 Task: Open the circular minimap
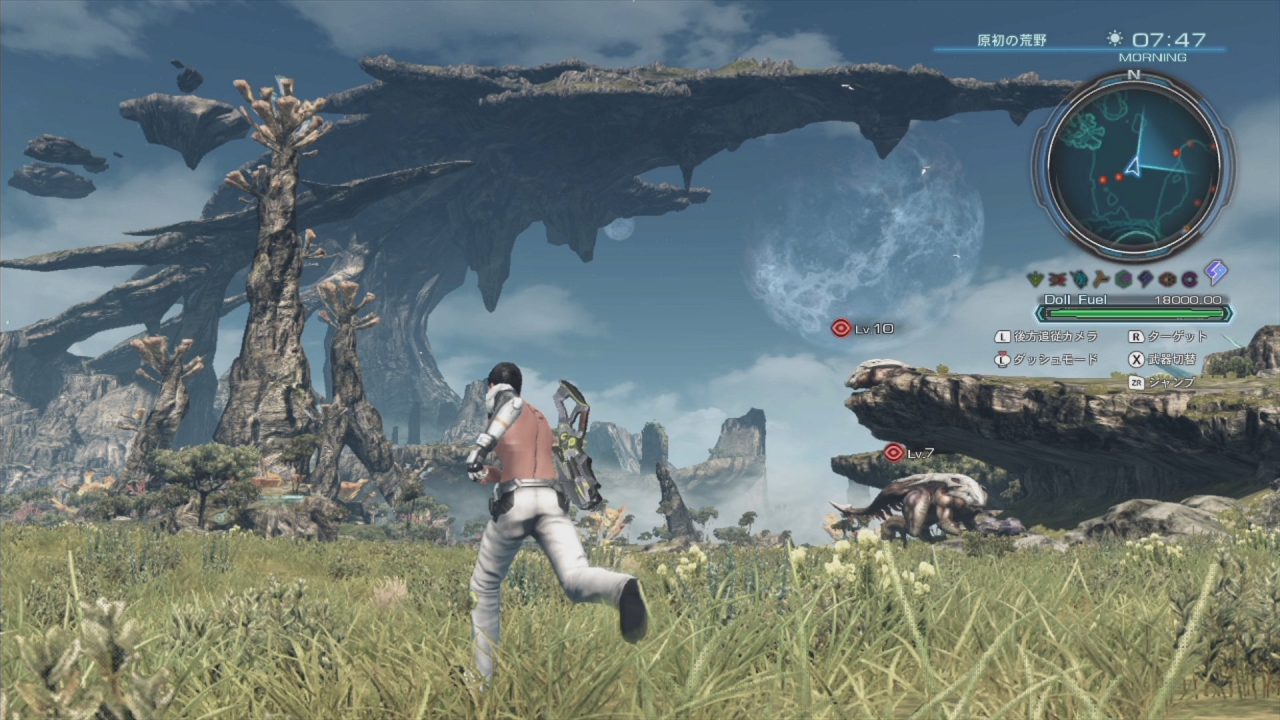click(x=1132, y=163)
